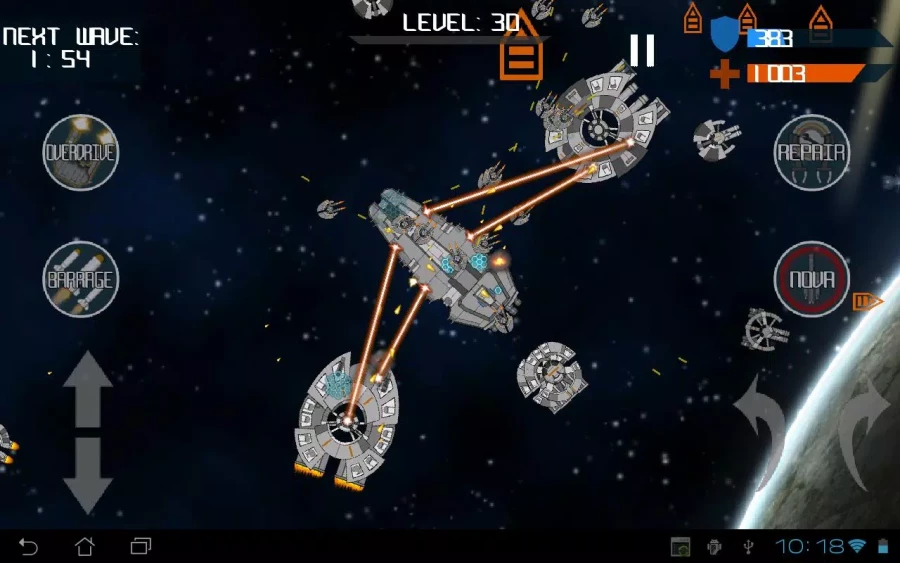This screenshot has height=563, width=900.
Task: Pause the game
Action: click(x=642, y=49)
